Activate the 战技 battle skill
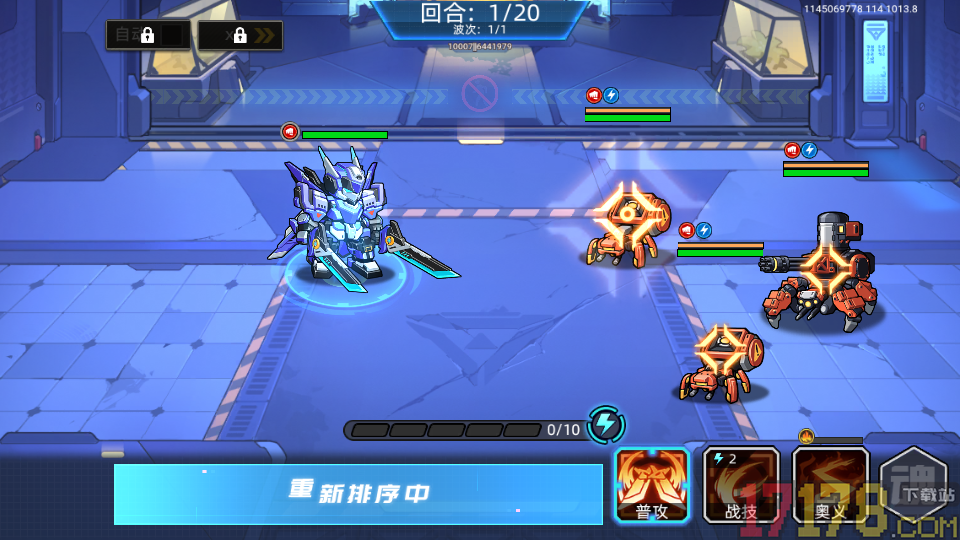The image size is (960, 540). [741, 484]
